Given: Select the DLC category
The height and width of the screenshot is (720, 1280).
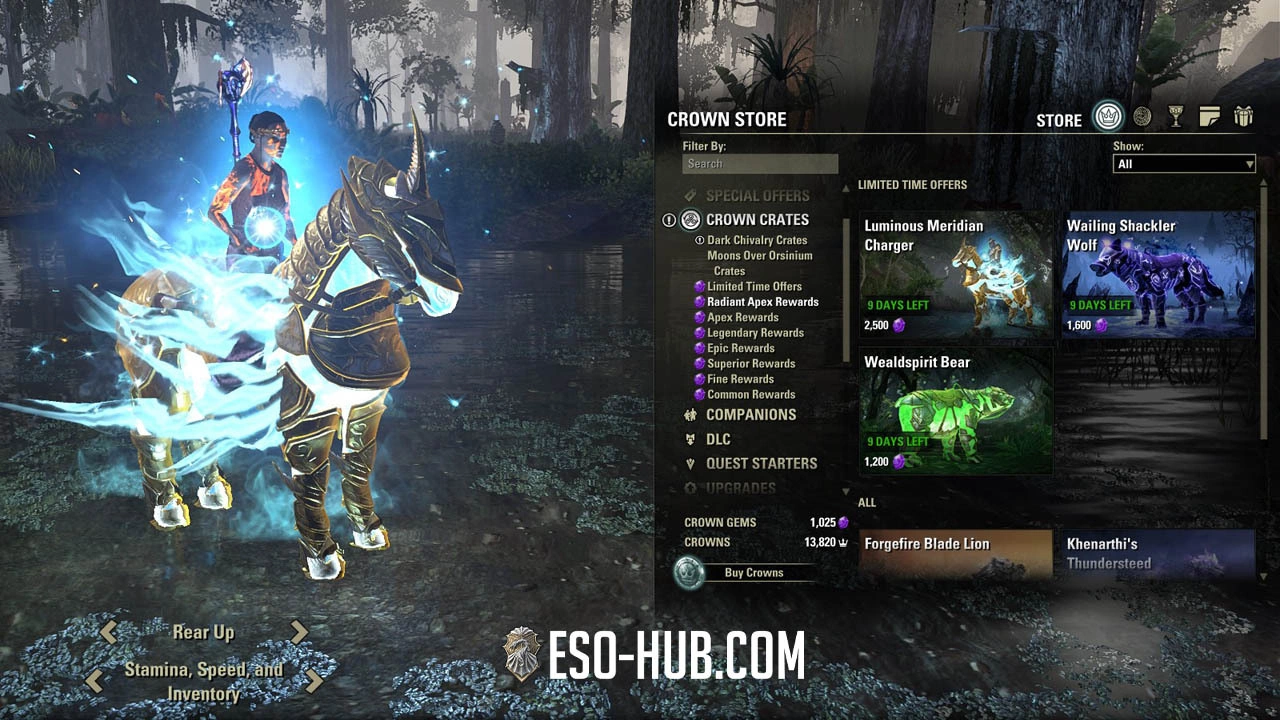Looking at the screenshot, I should pyautogui.click(x=718, y=440).
